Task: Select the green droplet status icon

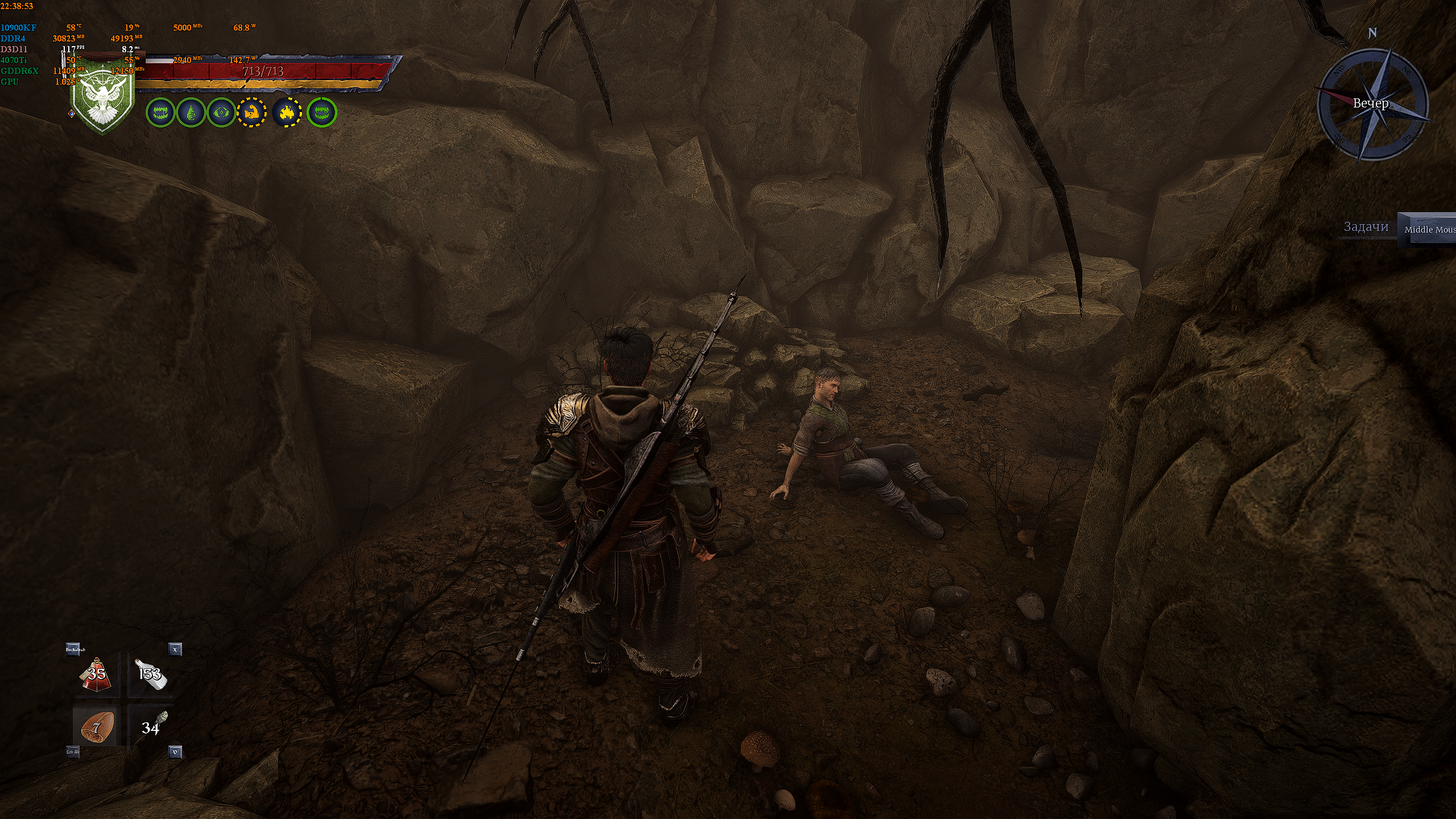Action: [191, 113]
